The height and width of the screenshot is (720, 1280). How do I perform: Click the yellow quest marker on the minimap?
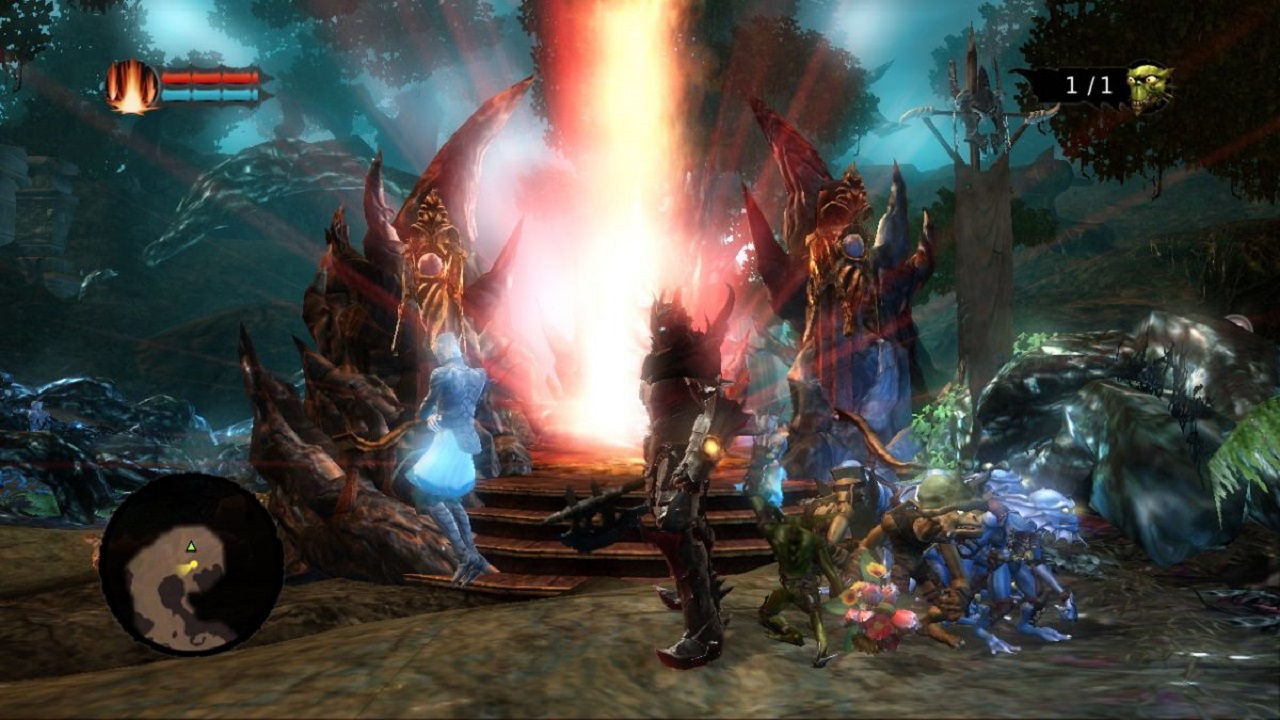pyautogui.click(x=194, y=565)
